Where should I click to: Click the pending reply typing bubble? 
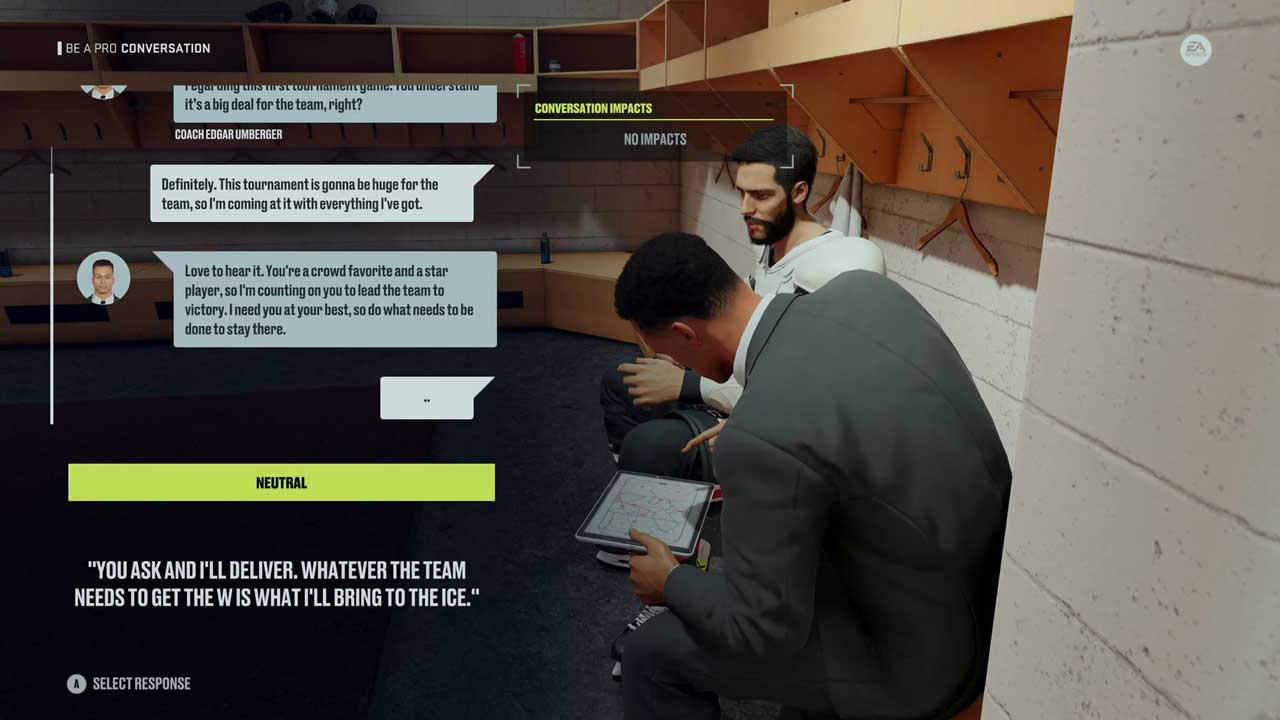pyautogui.click(x=427, y=399)
